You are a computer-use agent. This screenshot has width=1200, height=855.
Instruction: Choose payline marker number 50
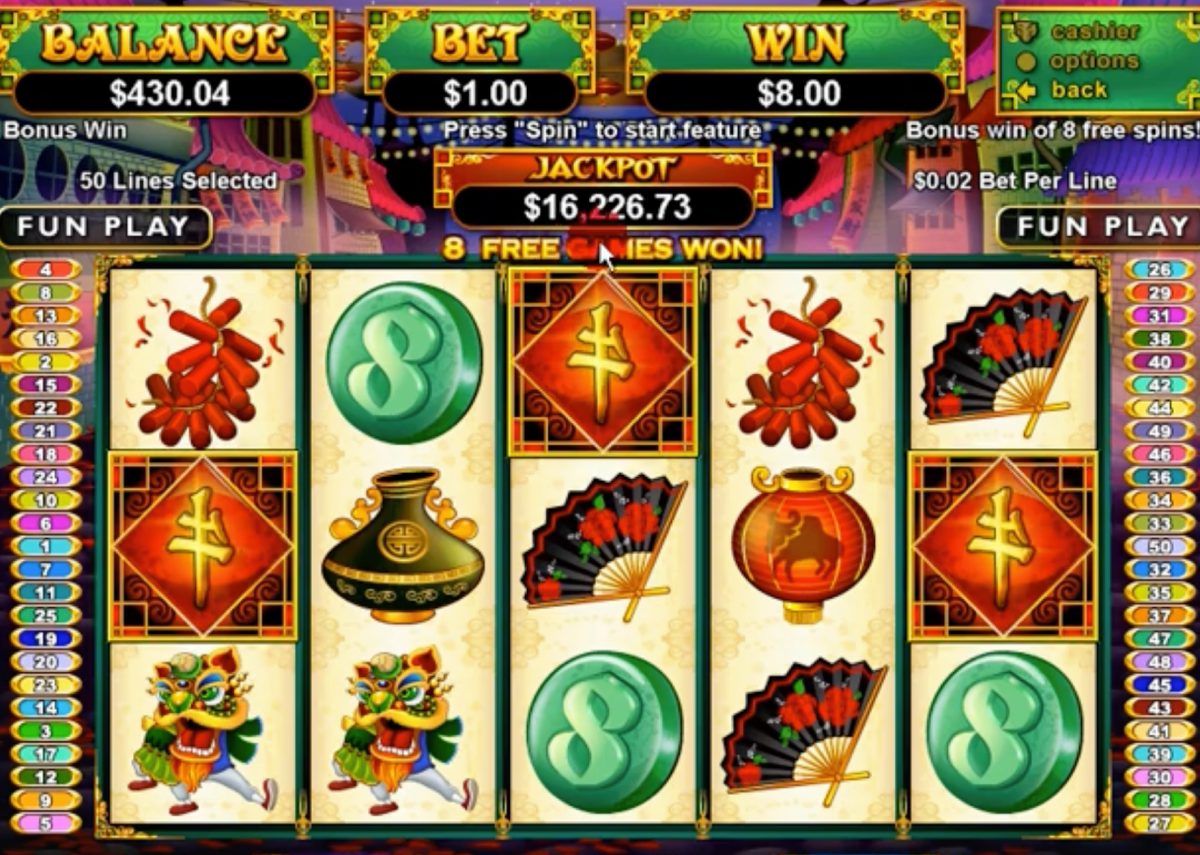pos(1159,546)
